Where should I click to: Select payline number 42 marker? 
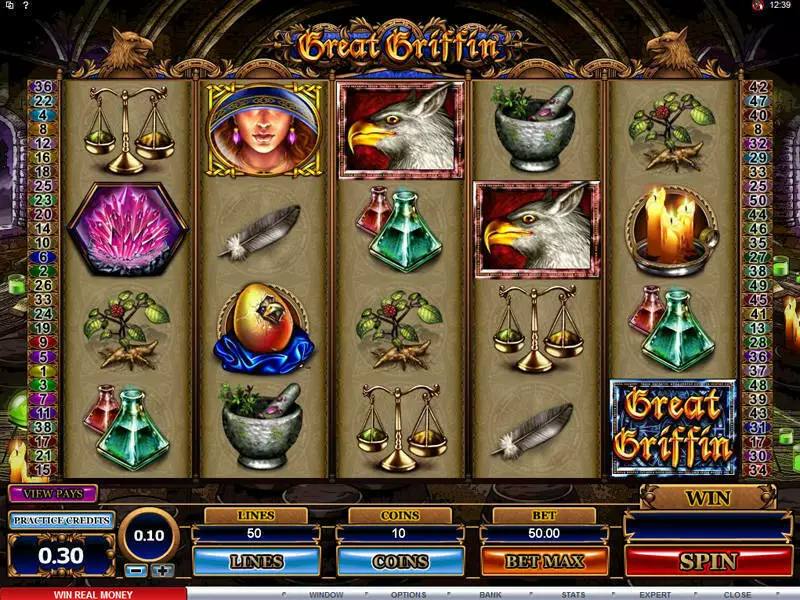[756, 87]
